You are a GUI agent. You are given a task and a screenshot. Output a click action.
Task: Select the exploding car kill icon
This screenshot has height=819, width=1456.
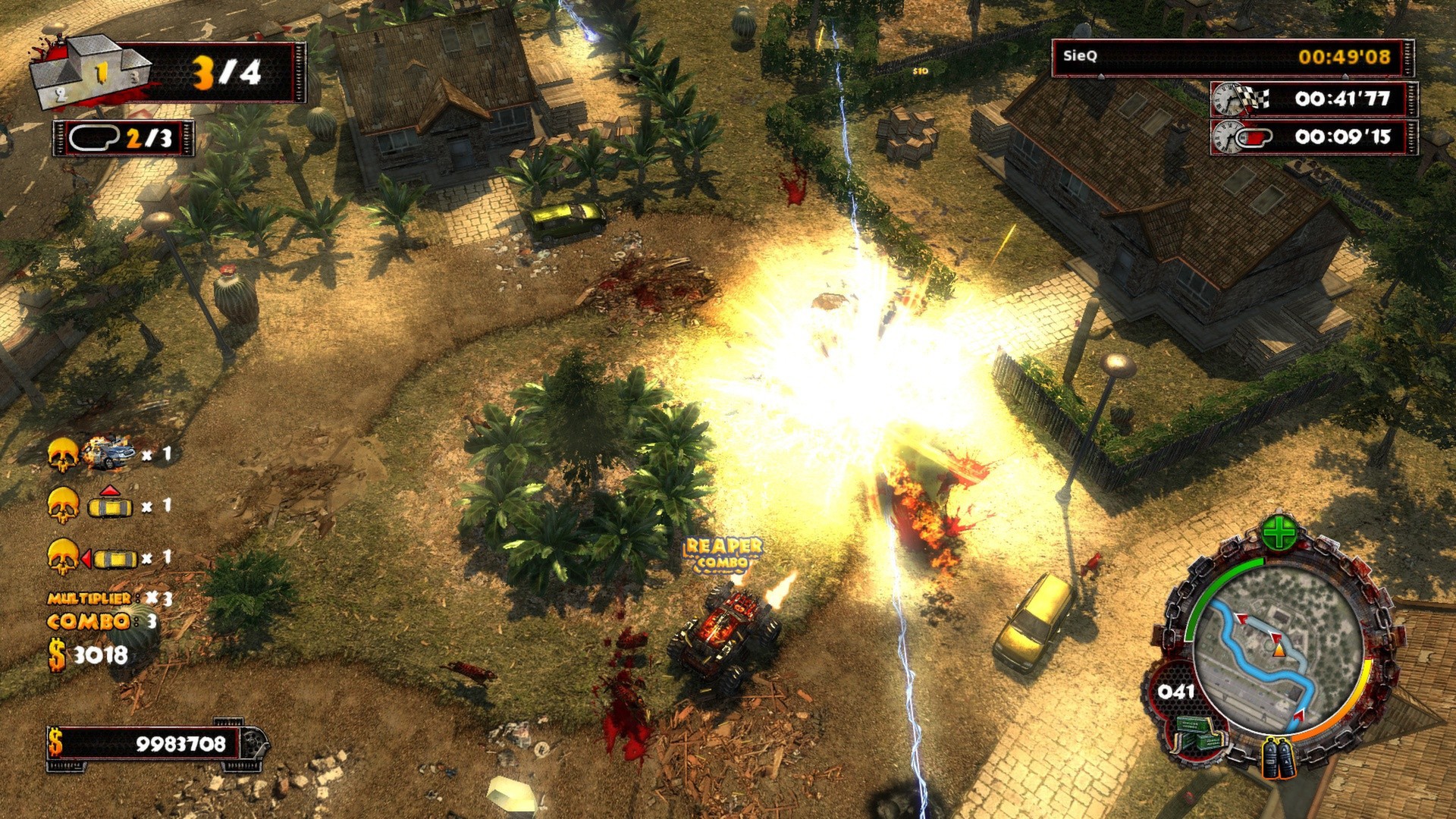110,453
